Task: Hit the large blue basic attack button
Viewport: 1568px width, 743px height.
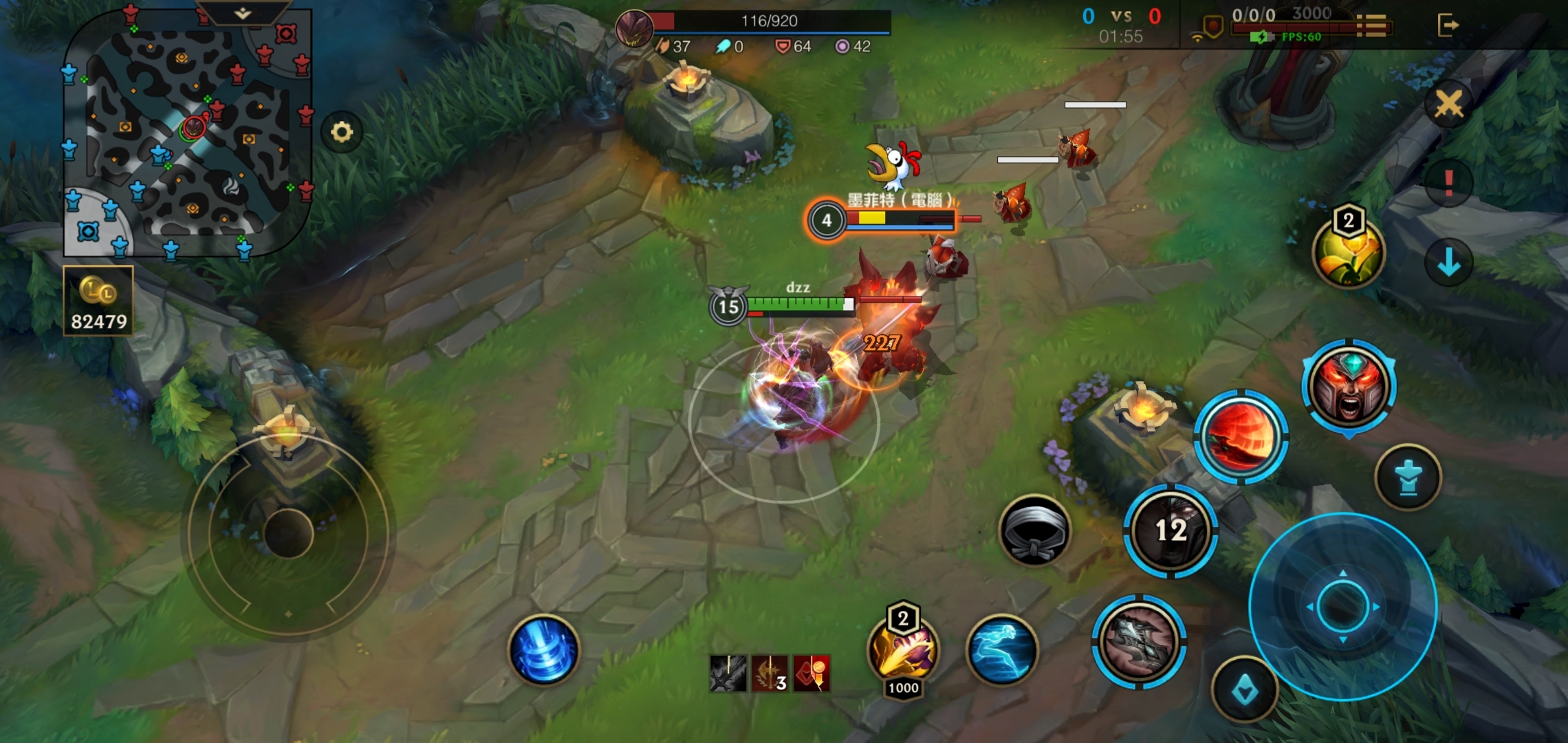Action: [x=1342, y=606]
